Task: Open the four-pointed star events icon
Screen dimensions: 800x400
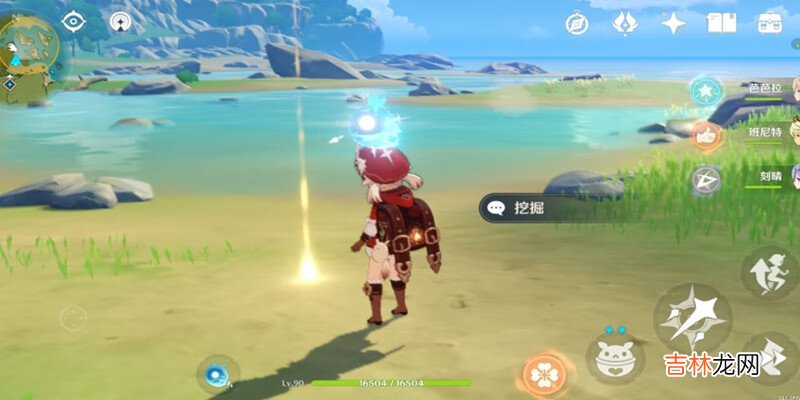Action: [x=674, y=23]
